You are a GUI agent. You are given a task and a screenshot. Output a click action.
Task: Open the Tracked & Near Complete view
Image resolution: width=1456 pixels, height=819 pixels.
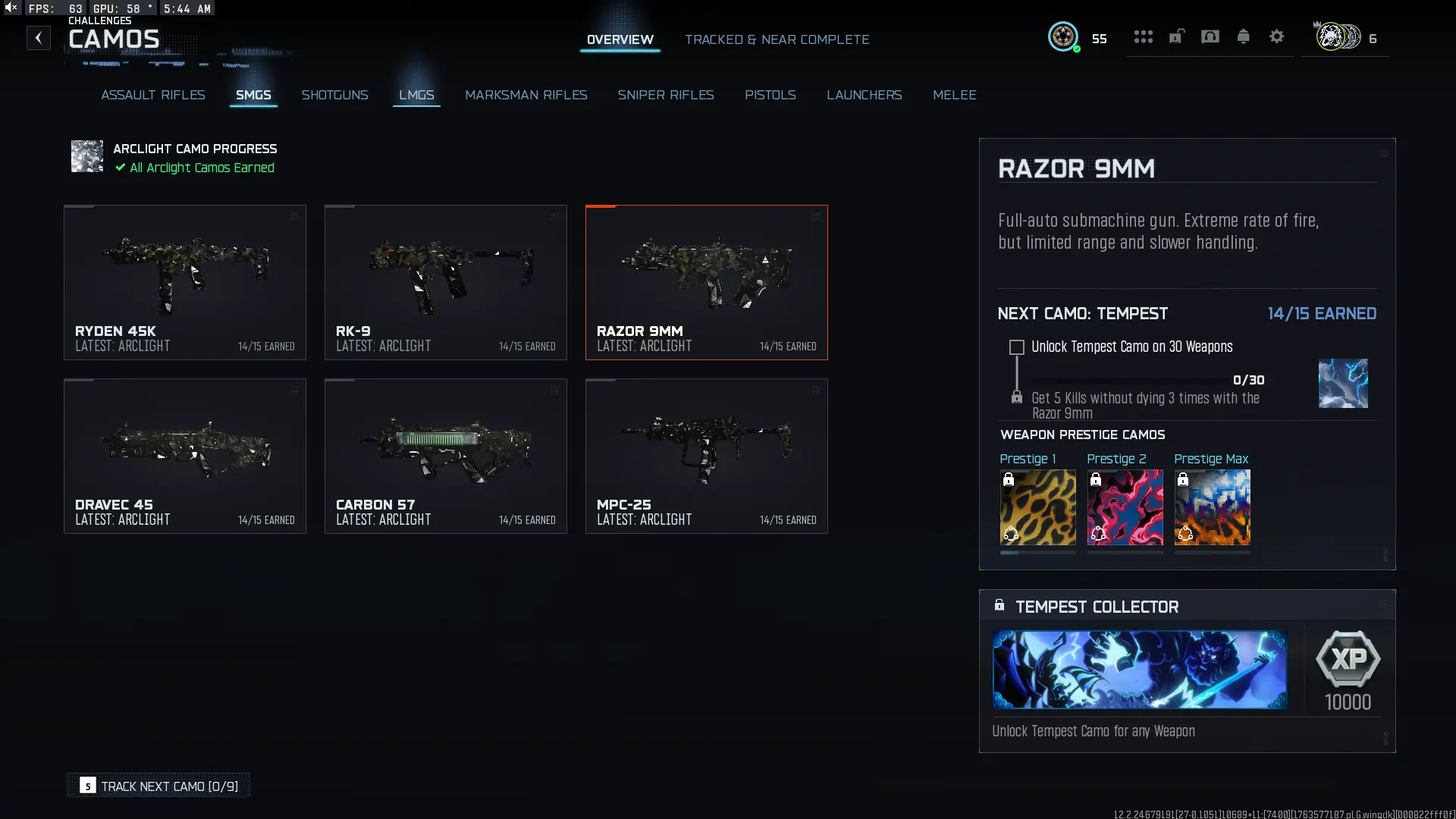[x=777, y=39]
